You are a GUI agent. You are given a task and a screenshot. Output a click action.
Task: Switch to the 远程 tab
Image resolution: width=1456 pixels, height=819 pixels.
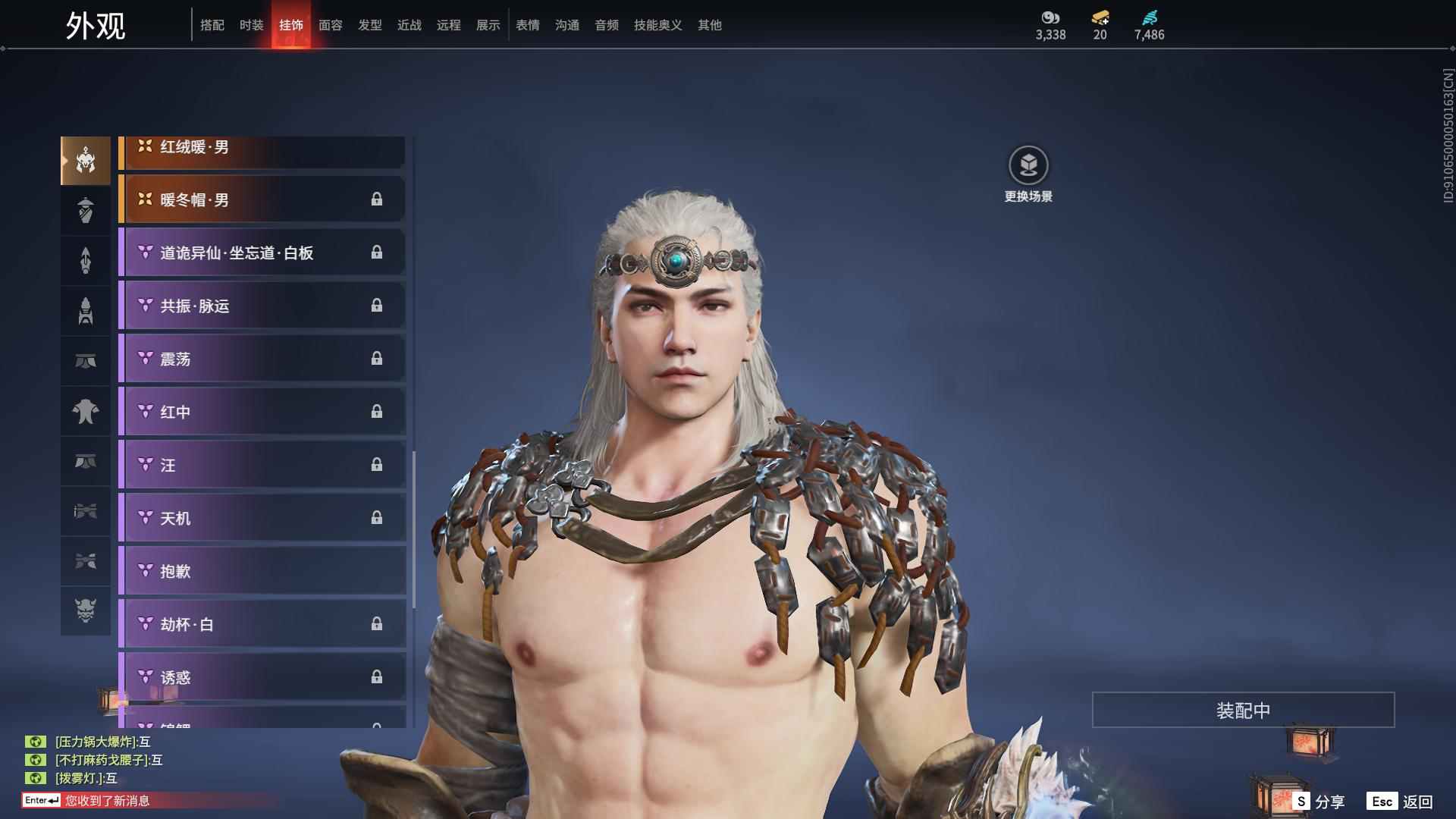point(449,25)
